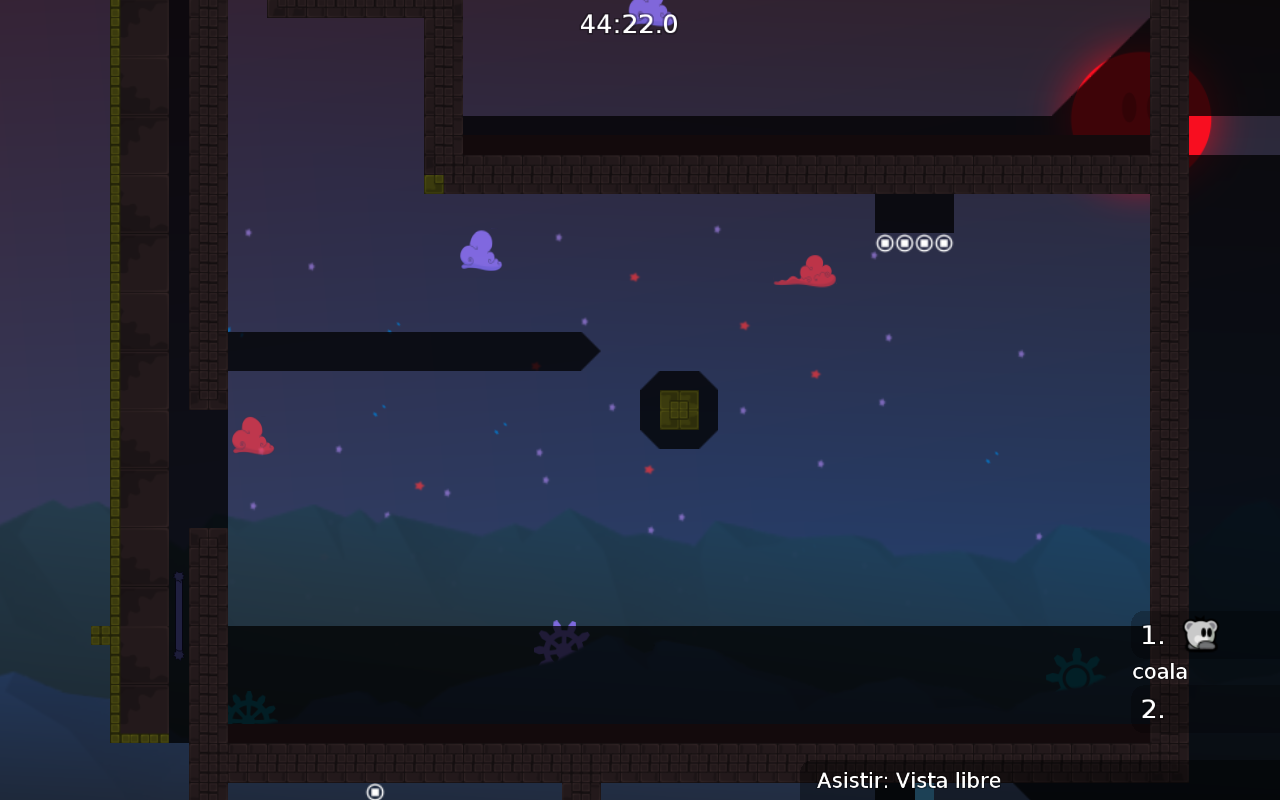Select the koala player avatar on the scoreboard
The height and width of the screenshot is (800, 1280).
click(x=1200, y=634)
